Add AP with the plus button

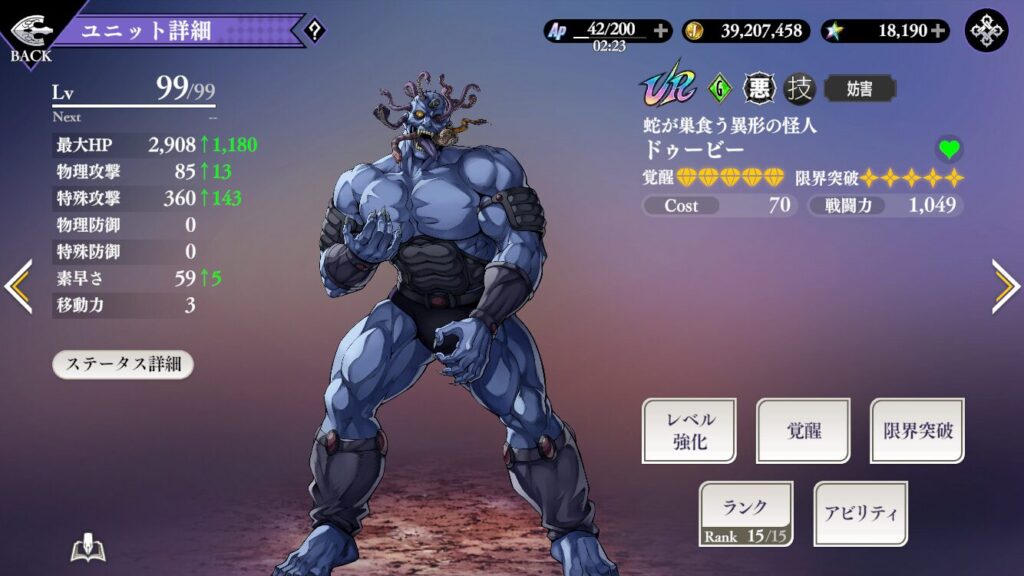pos(660,31)
